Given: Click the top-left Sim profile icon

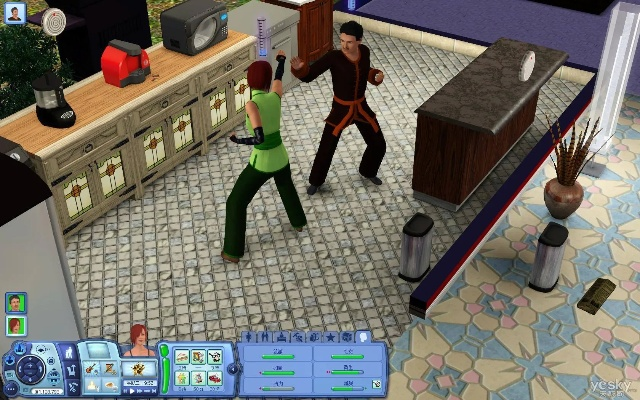Looking at the screenshot, I should point(18,13).
